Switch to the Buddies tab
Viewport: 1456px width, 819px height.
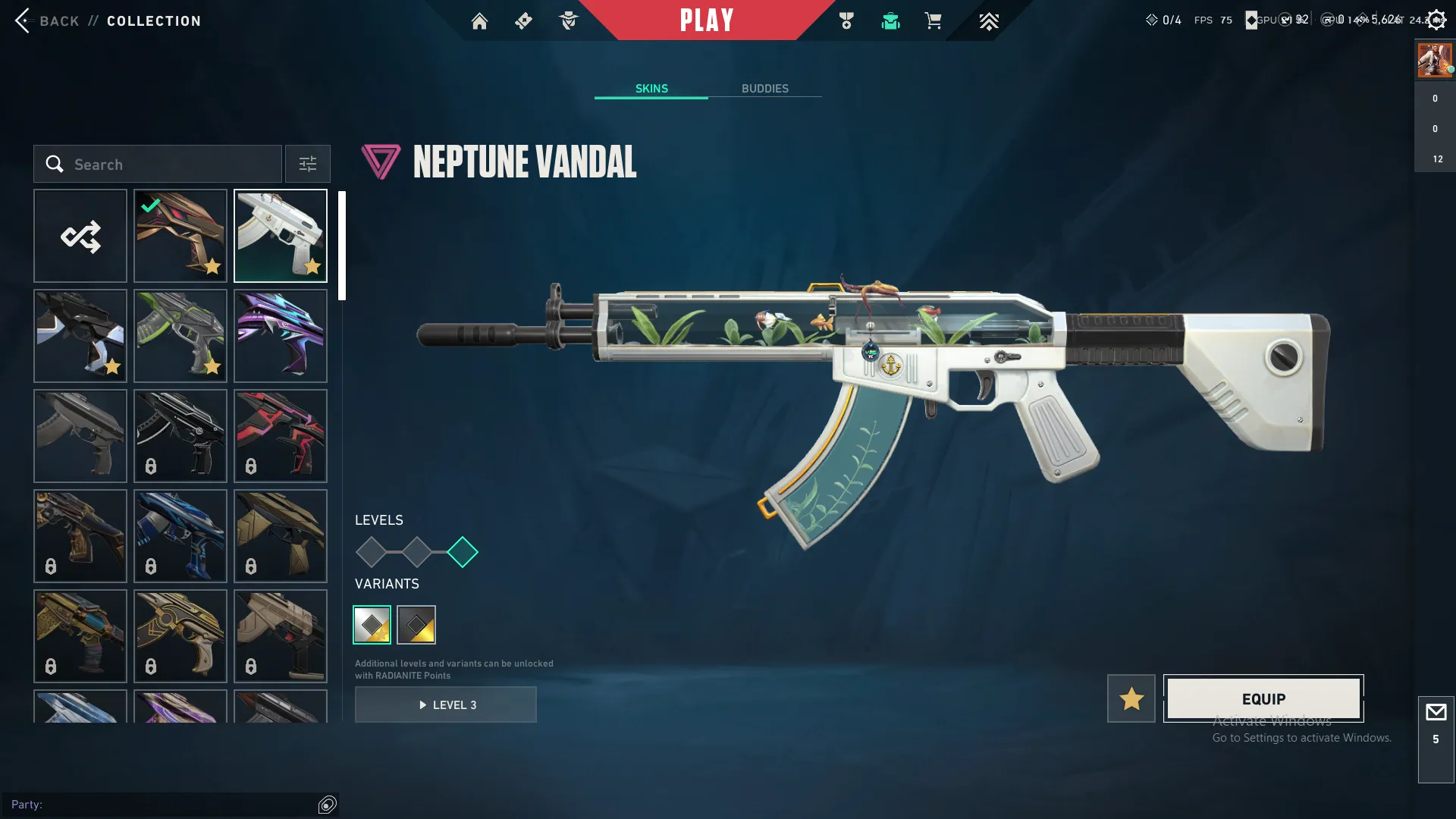(x=765, y=88)
